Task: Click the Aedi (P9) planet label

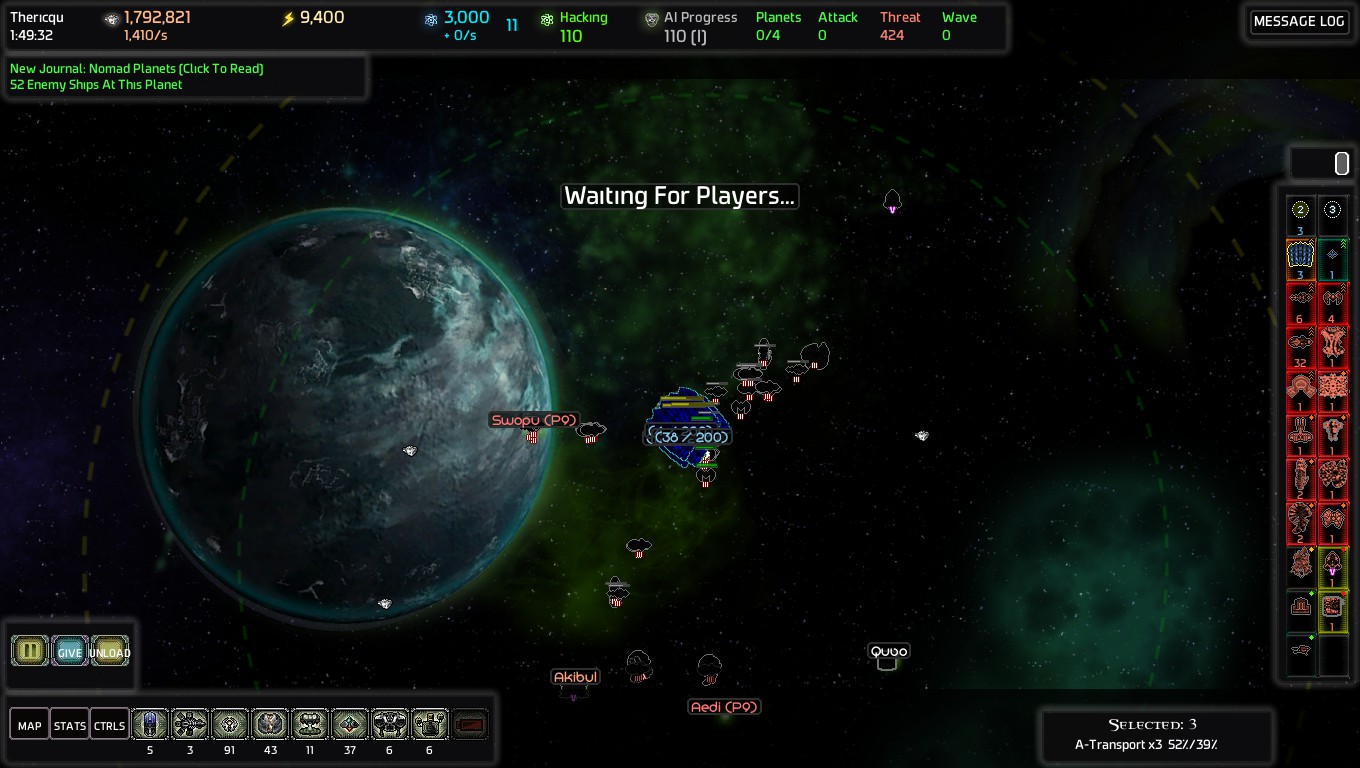Action: pos(725,707)
